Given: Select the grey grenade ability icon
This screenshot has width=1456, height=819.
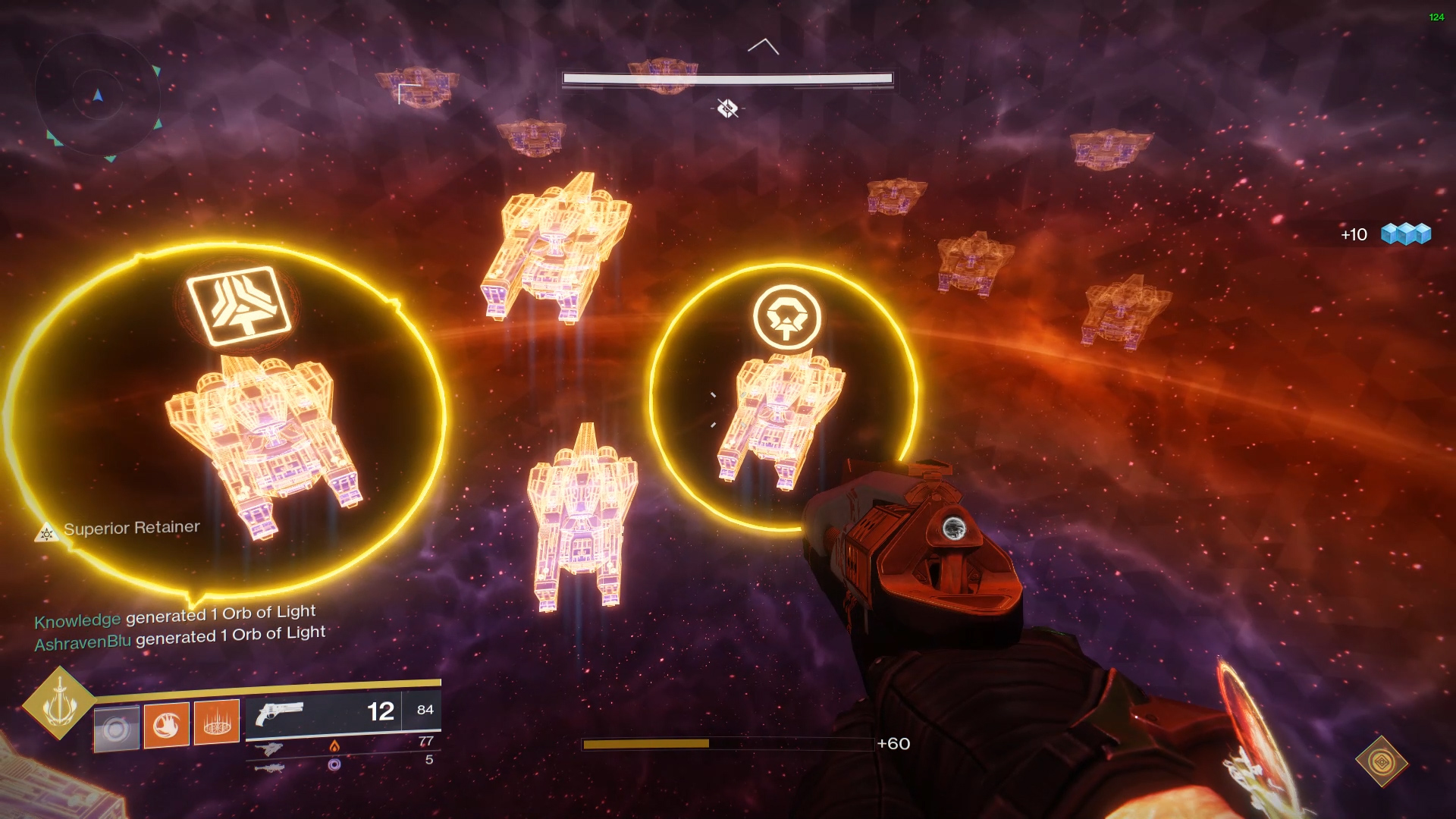Looking at the screenshot, I should pos(116,729).
